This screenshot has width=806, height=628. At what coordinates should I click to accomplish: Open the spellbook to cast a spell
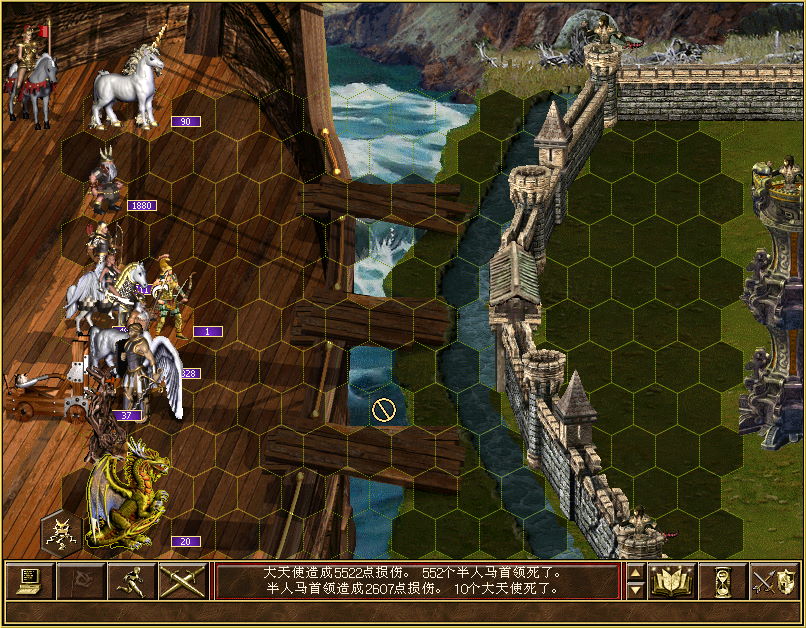pos(672,581)
